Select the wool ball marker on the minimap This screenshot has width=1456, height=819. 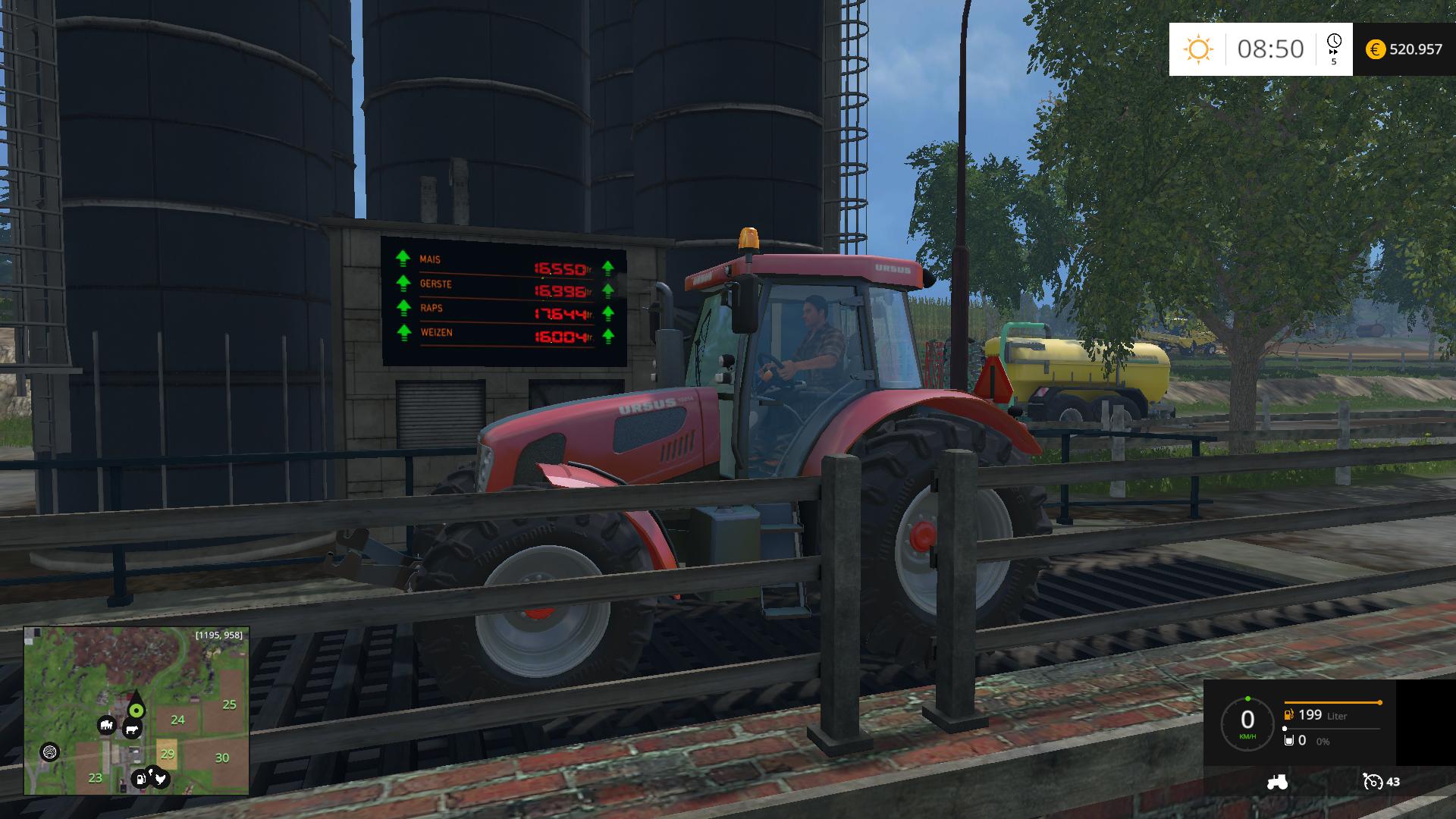[x=50, y=752]
